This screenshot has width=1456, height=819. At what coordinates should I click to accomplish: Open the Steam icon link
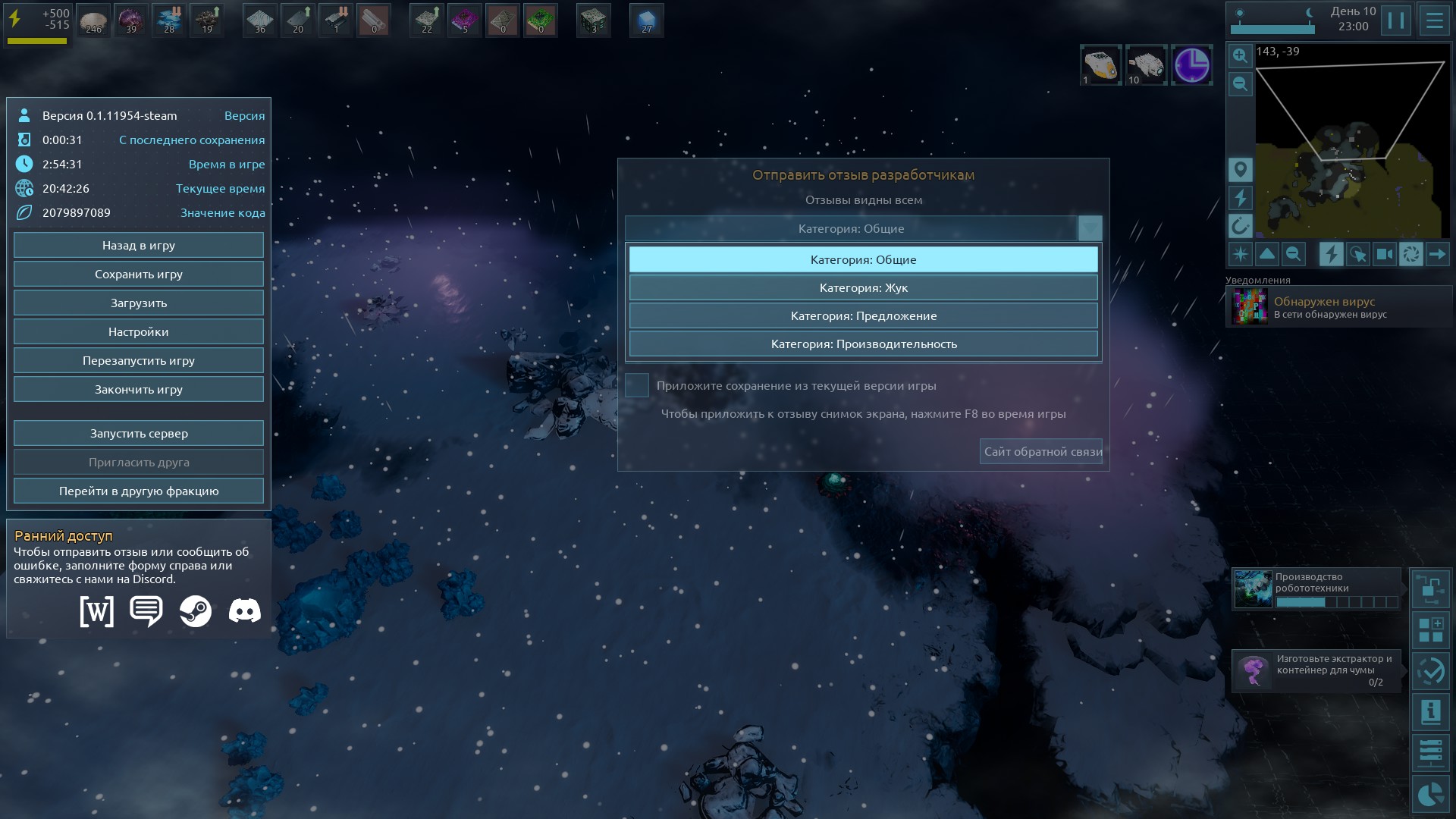[x=196, y=611]
